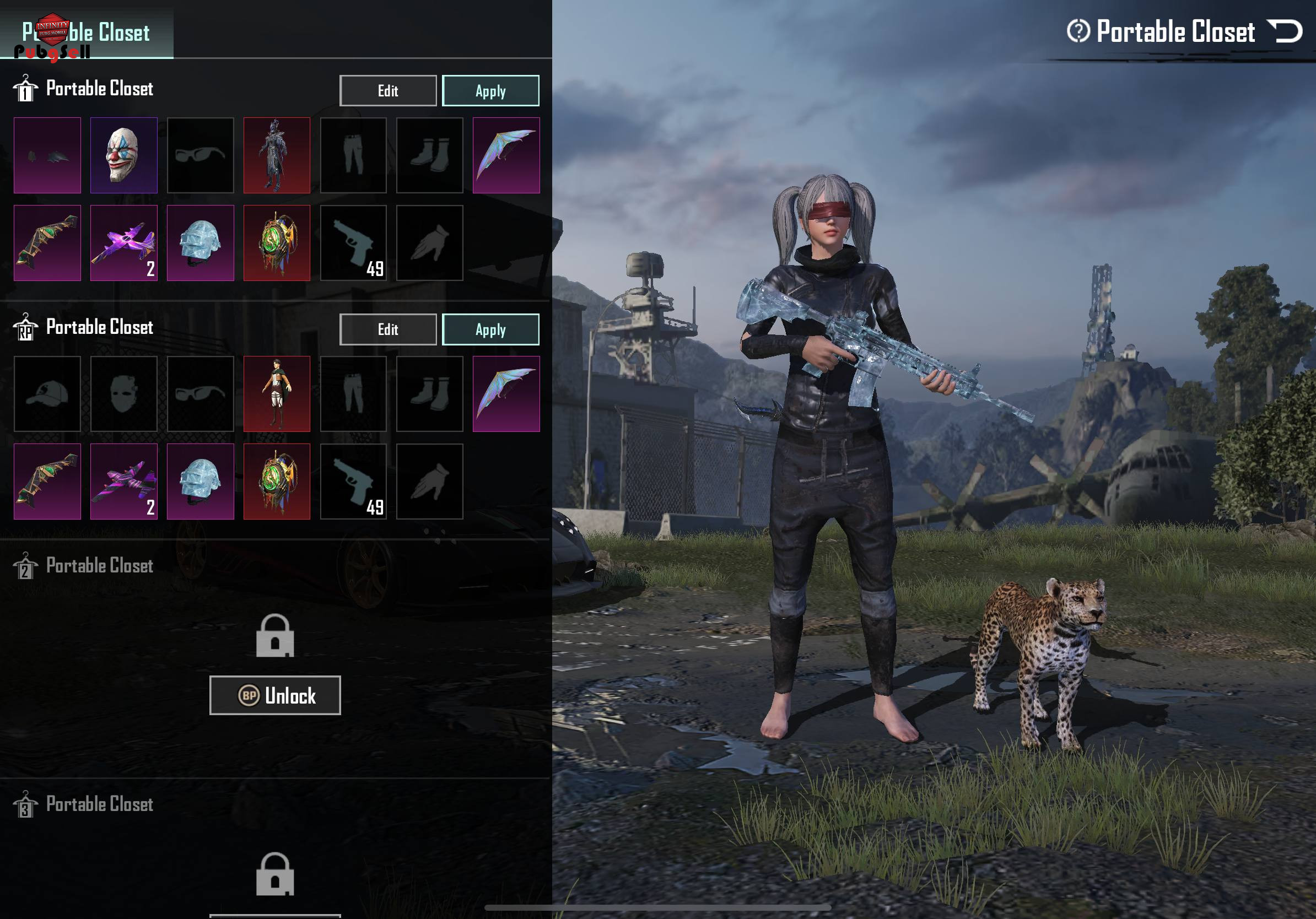This screenshot has height=919, width=1316.
Task: Select the empty face mask slot in RP closet
Action: click(123, 393)
